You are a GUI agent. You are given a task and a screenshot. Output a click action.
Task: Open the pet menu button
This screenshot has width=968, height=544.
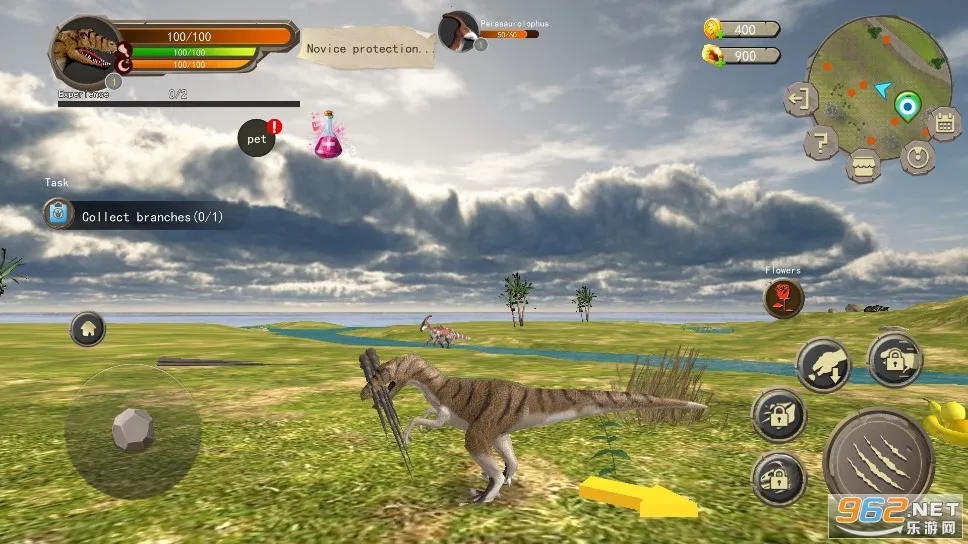tap(257, 139)
